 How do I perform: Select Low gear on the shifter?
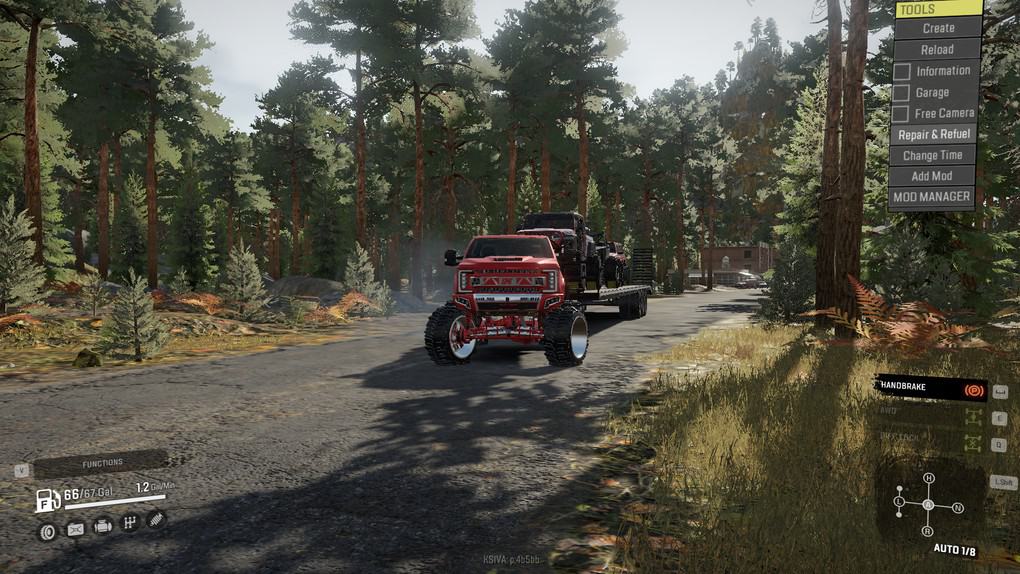pyautogui.click(x=899, y=500)
